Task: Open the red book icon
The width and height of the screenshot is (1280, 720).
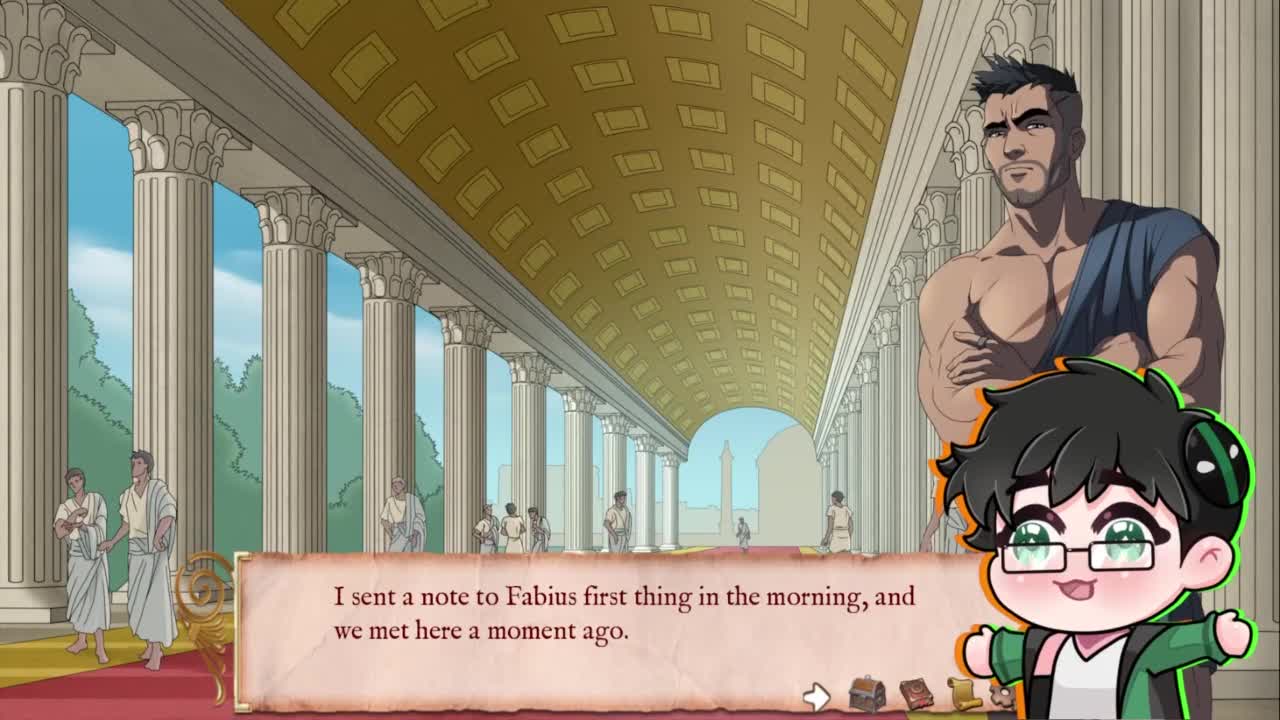Action: tap(916, 694)
